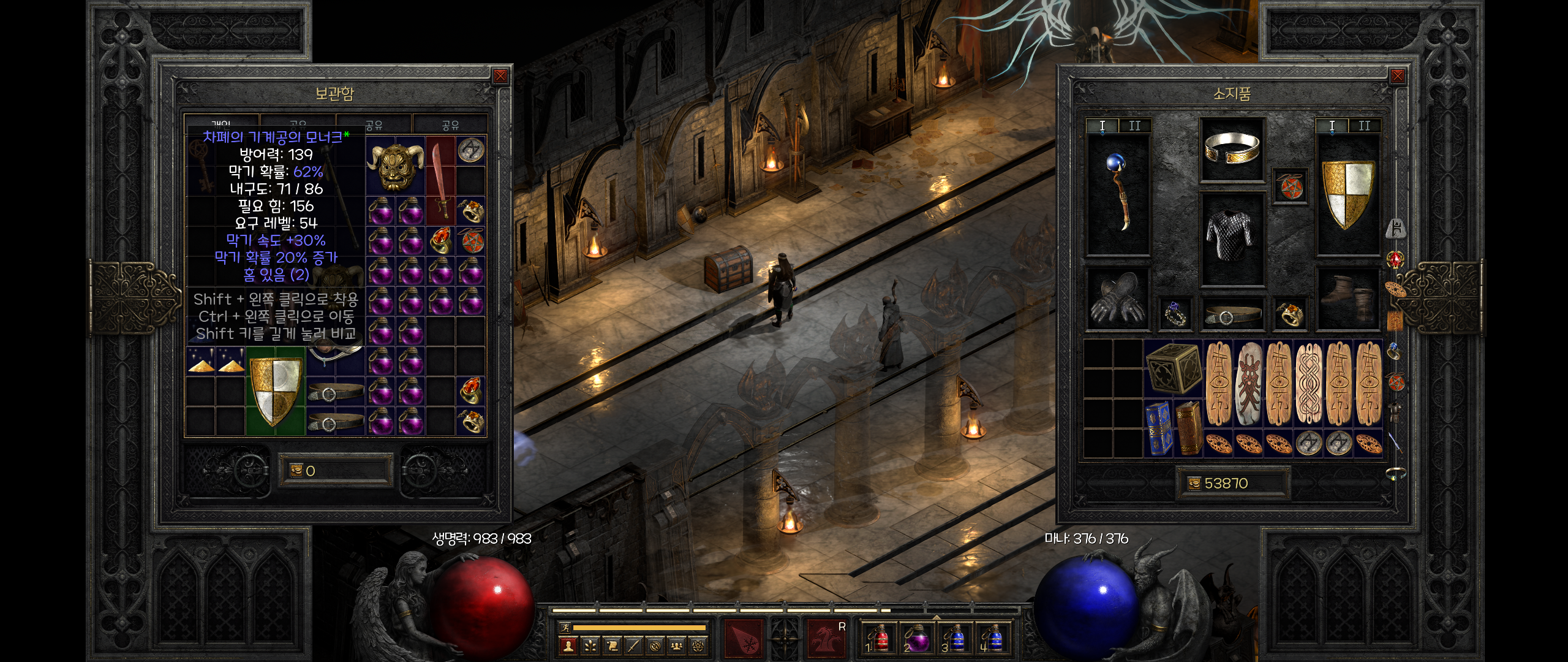1568x662 pixels.
Task: Select the equipped orb weapon slot
Action: coord(1118,195)
